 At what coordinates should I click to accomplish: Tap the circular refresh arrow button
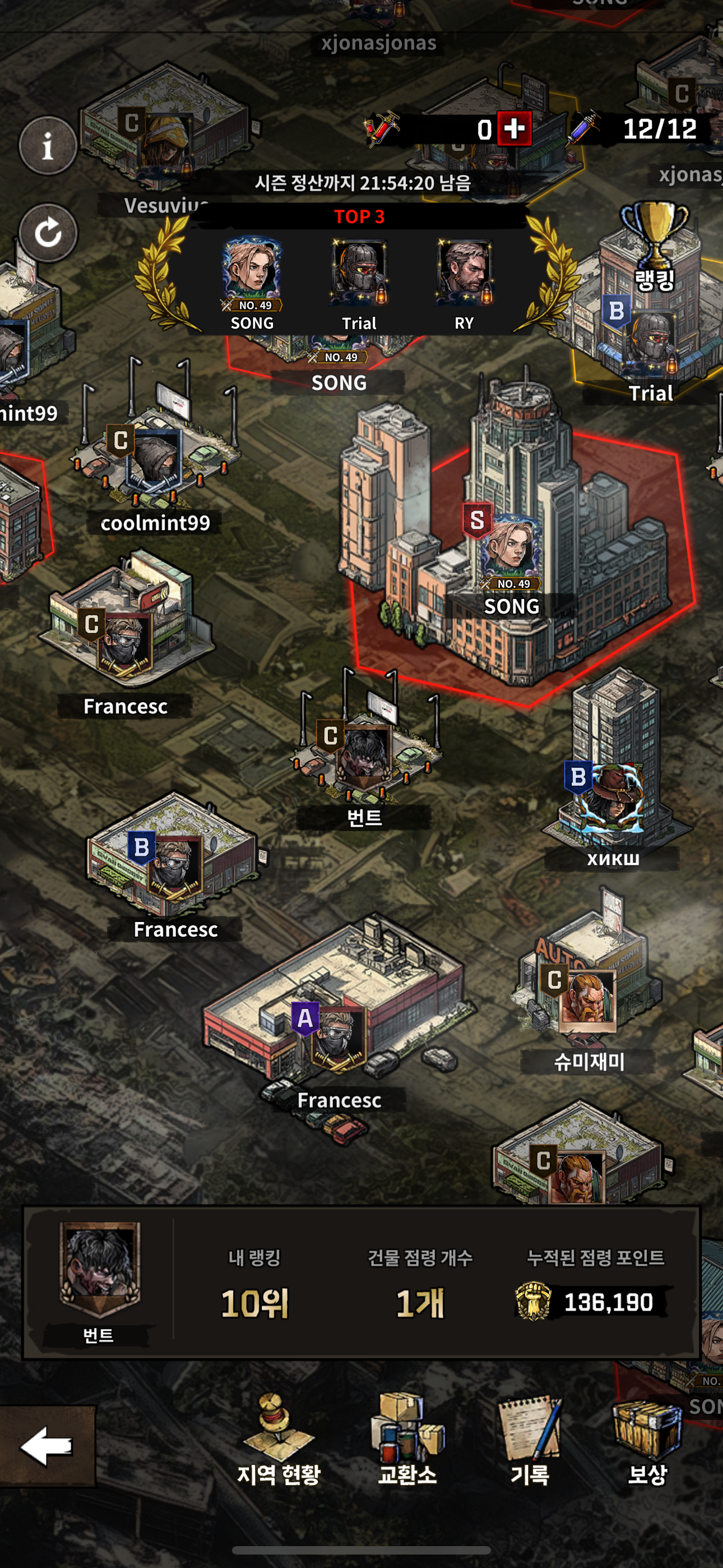(x=48, y=233)
